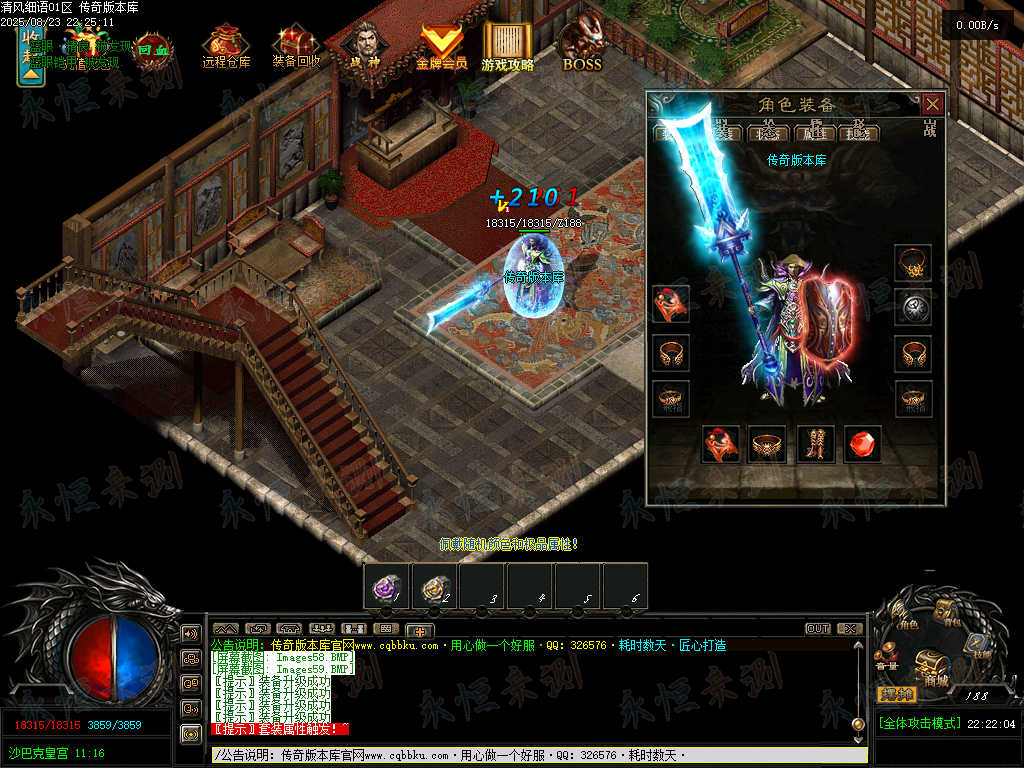Screen dimensions: 1024x768
Task: Toggle the 全体攻击模式 attack mode
Action: 918,724
